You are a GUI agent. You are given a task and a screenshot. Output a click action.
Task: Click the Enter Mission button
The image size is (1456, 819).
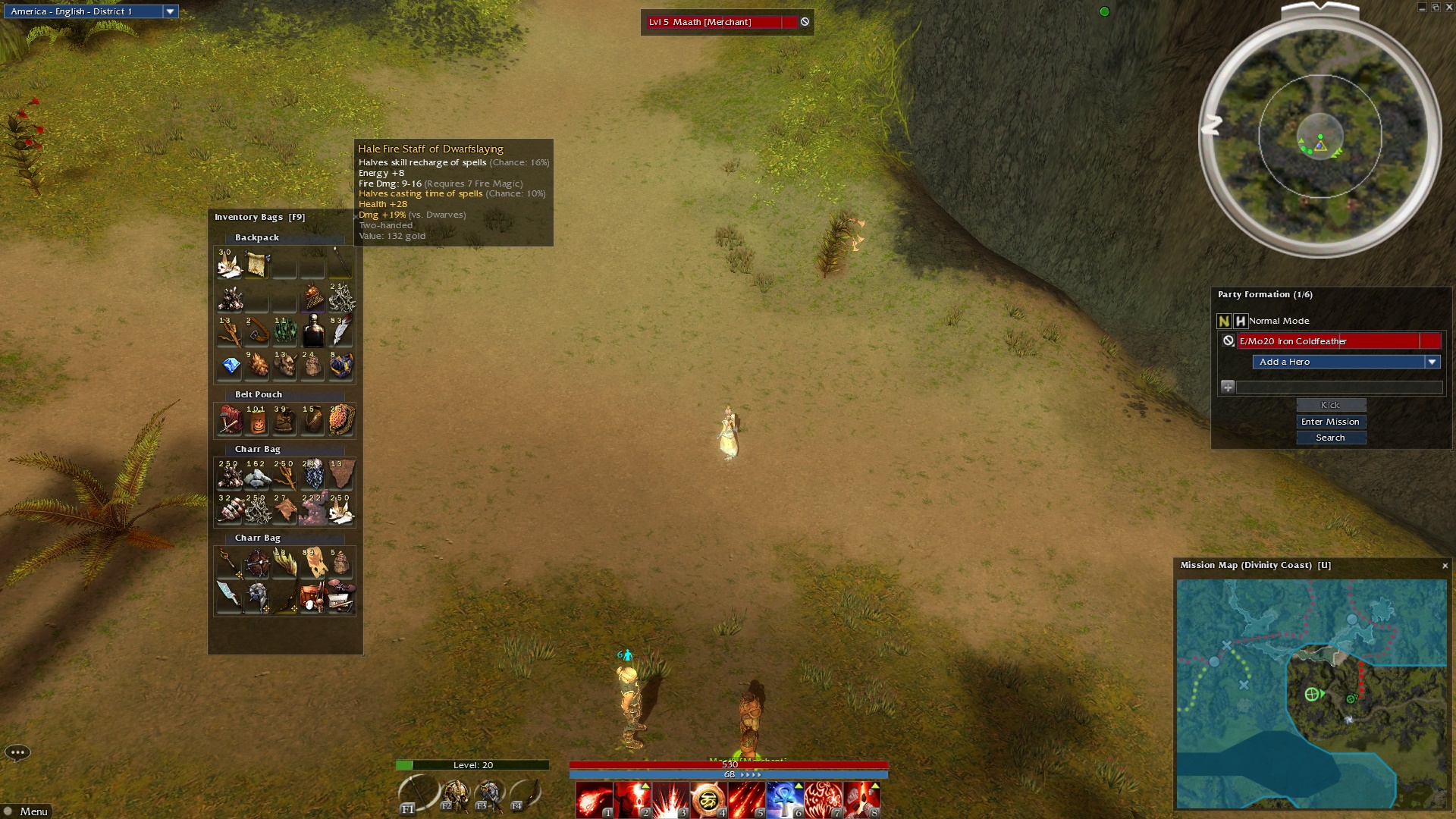tap(1330, 422)
